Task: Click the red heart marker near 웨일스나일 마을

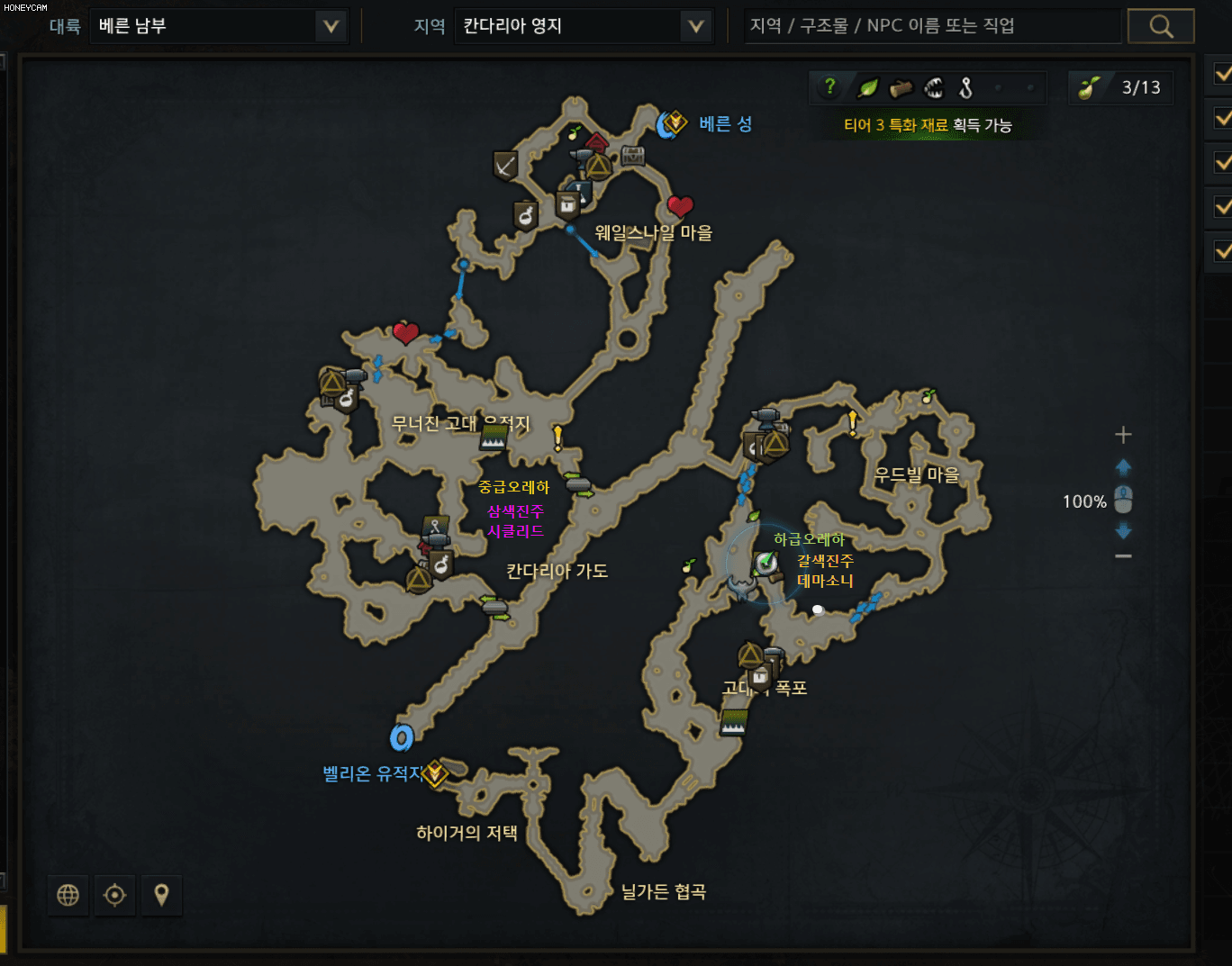Action: click(680, 207)
